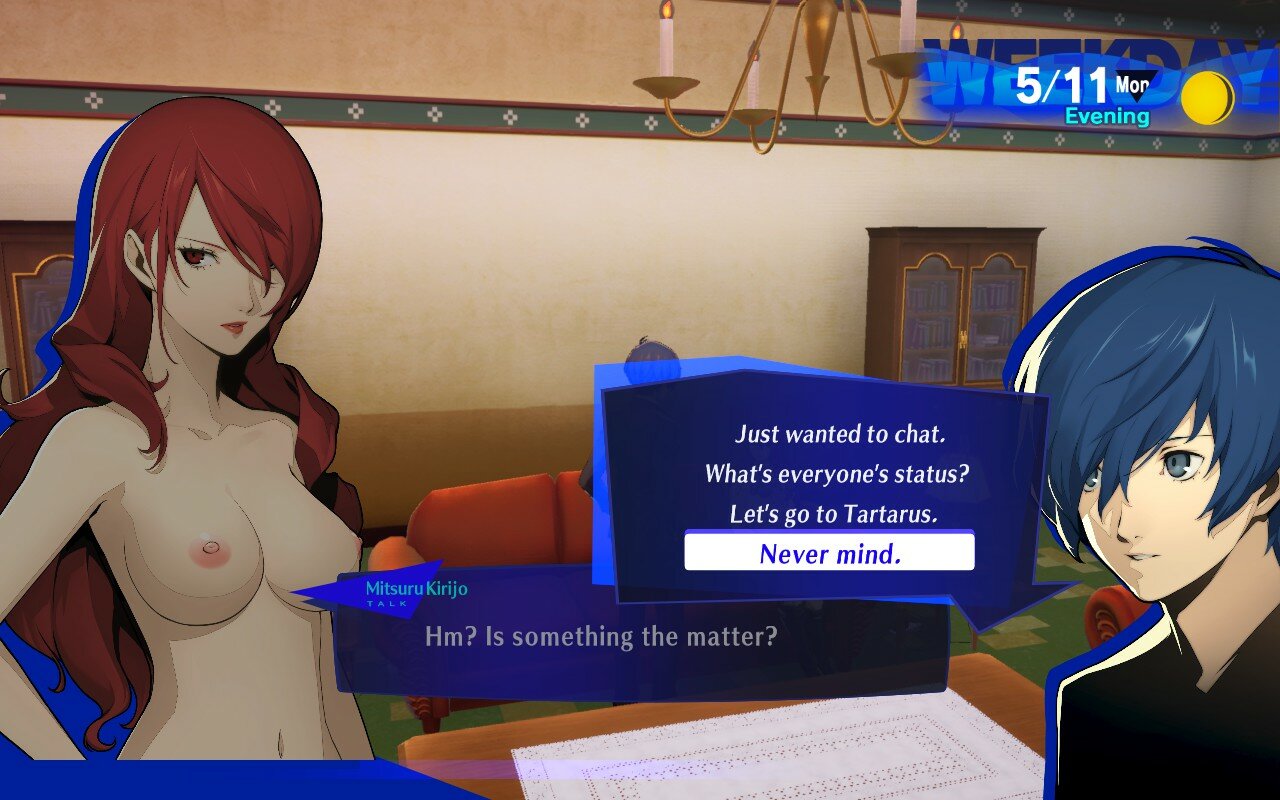Pick the highlighted "Never mind." choice
Viewport: 1280px width, 800px height.
coord(829,552)
